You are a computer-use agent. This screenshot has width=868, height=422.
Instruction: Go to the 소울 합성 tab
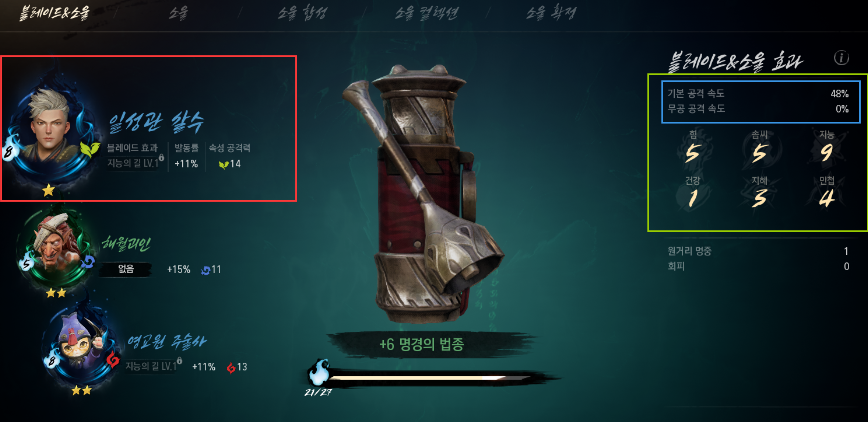[x=305, y=13]
